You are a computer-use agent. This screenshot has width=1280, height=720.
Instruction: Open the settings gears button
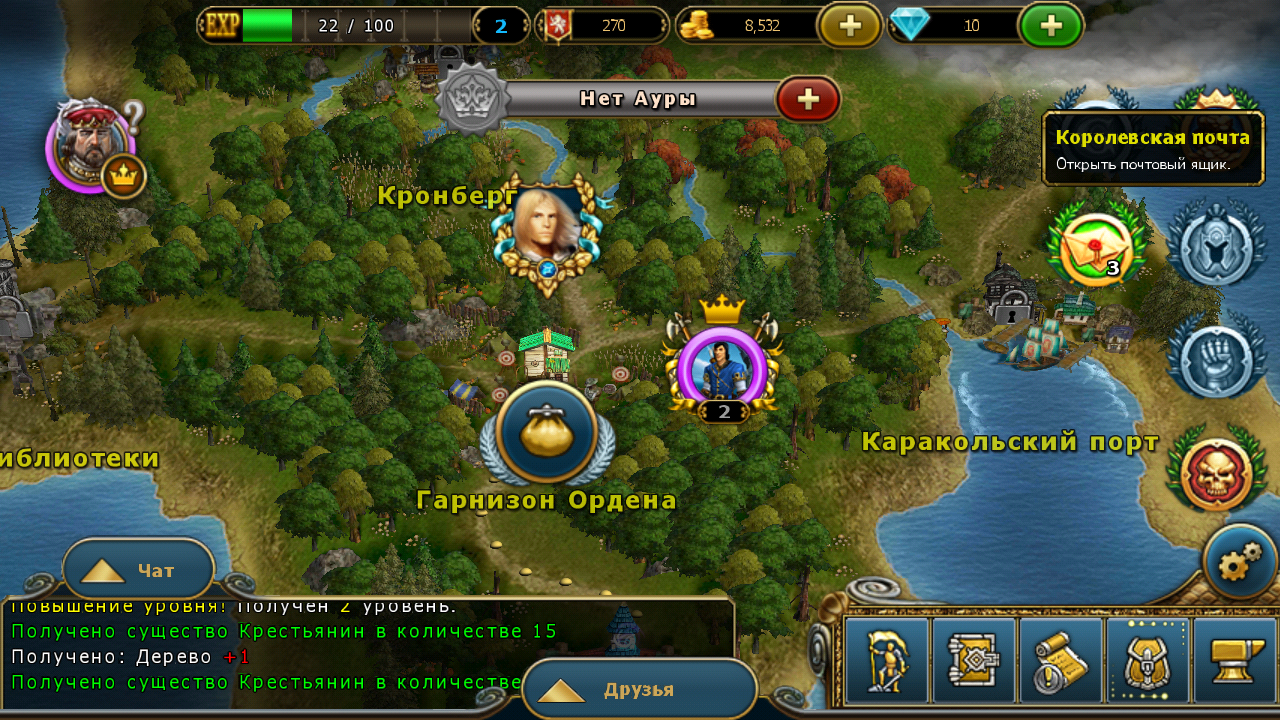point(1239,563)
